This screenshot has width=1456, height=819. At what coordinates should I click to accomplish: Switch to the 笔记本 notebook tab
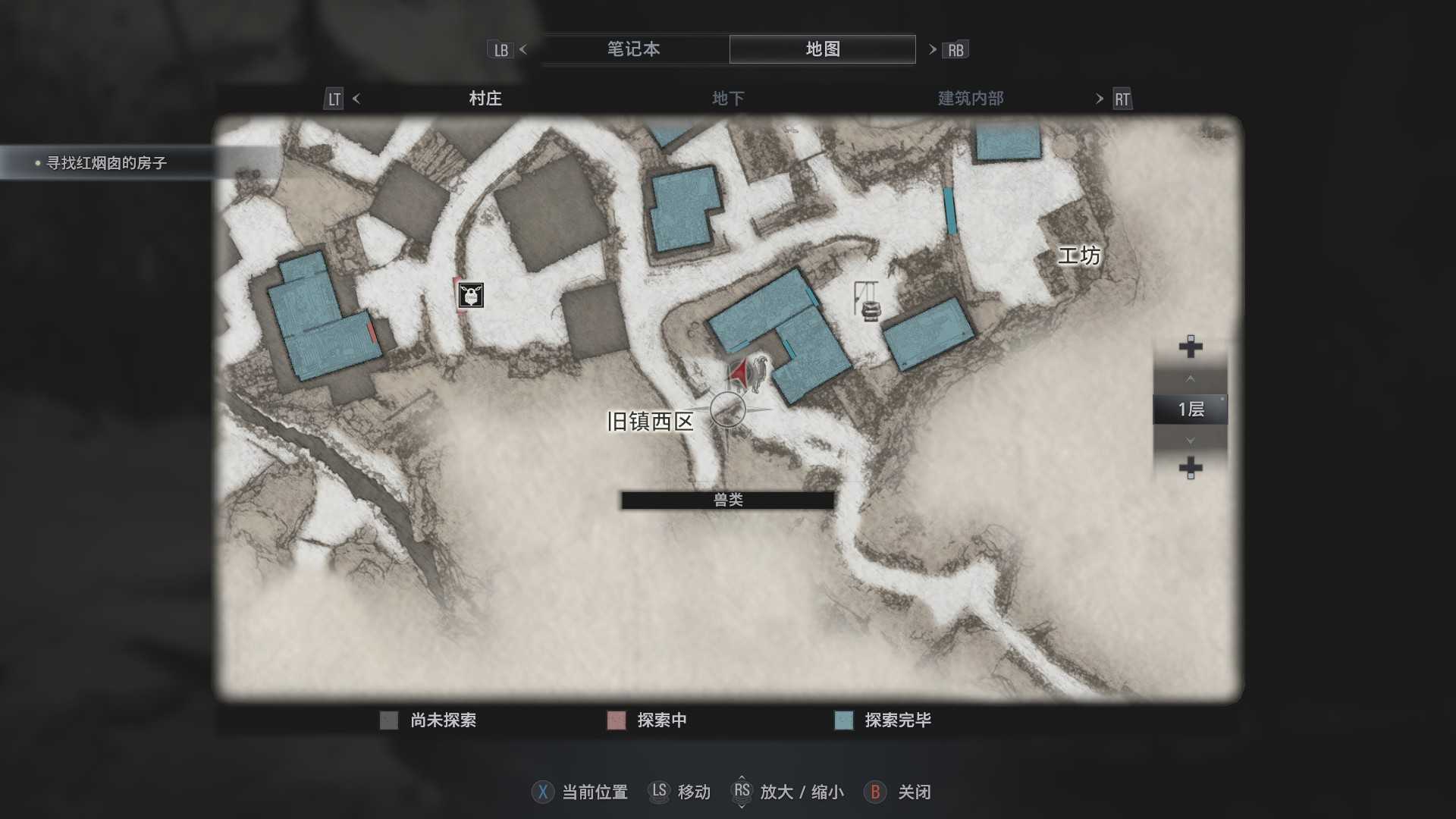[633, 49]
